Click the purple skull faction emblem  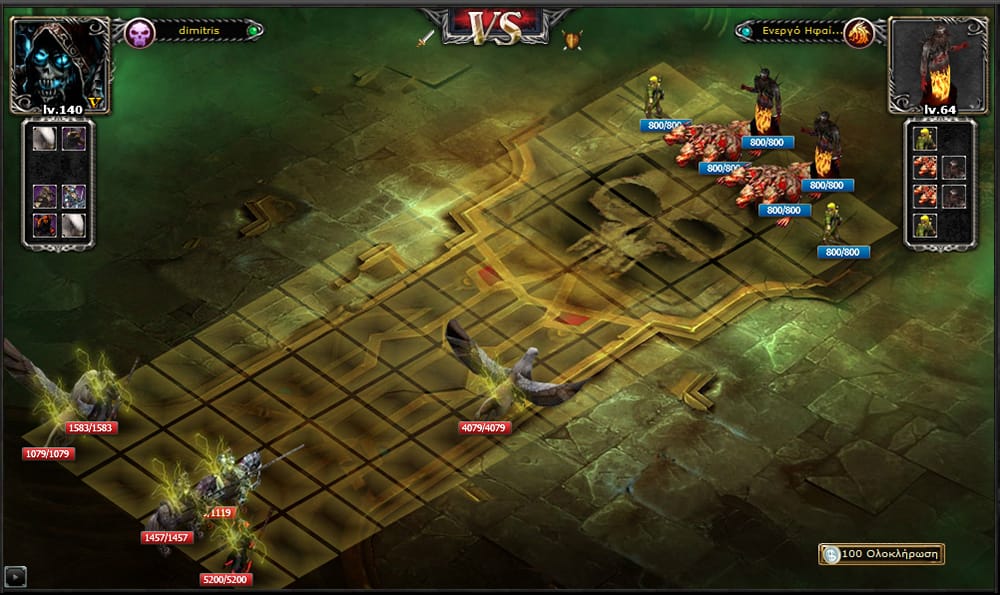[x=140, y=32]
